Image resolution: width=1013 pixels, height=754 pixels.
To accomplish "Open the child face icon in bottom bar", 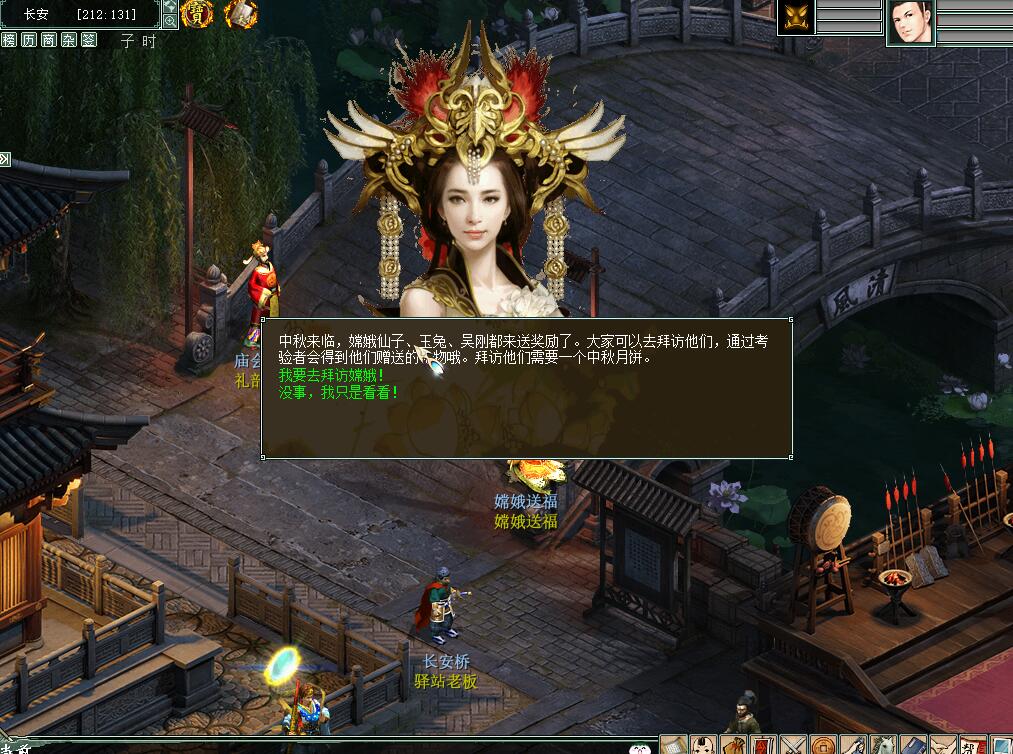I will click(702, 745).
